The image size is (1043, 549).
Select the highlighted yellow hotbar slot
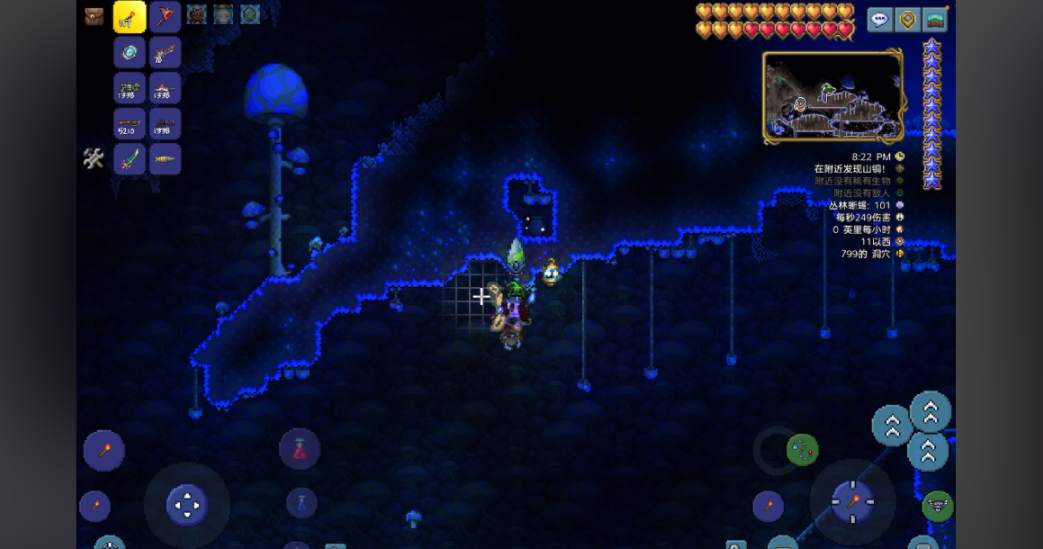[x=130, y=17]
